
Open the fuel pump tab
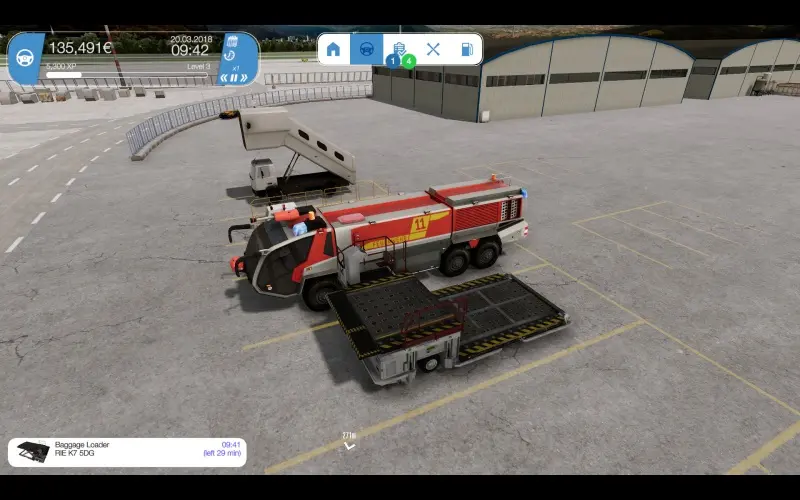click(x=466, y=49)
